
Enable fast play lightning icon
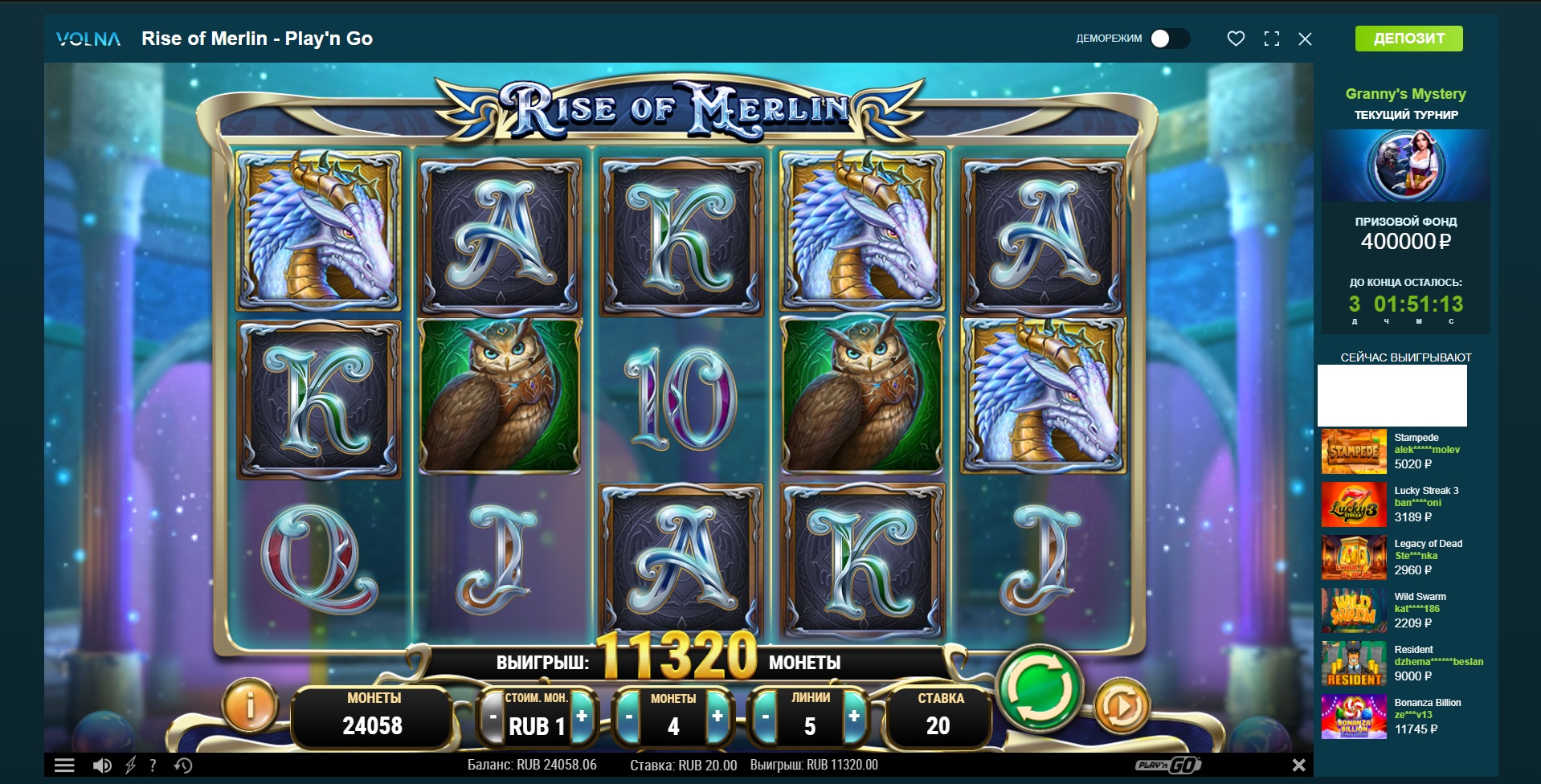[x=130, y=766]
